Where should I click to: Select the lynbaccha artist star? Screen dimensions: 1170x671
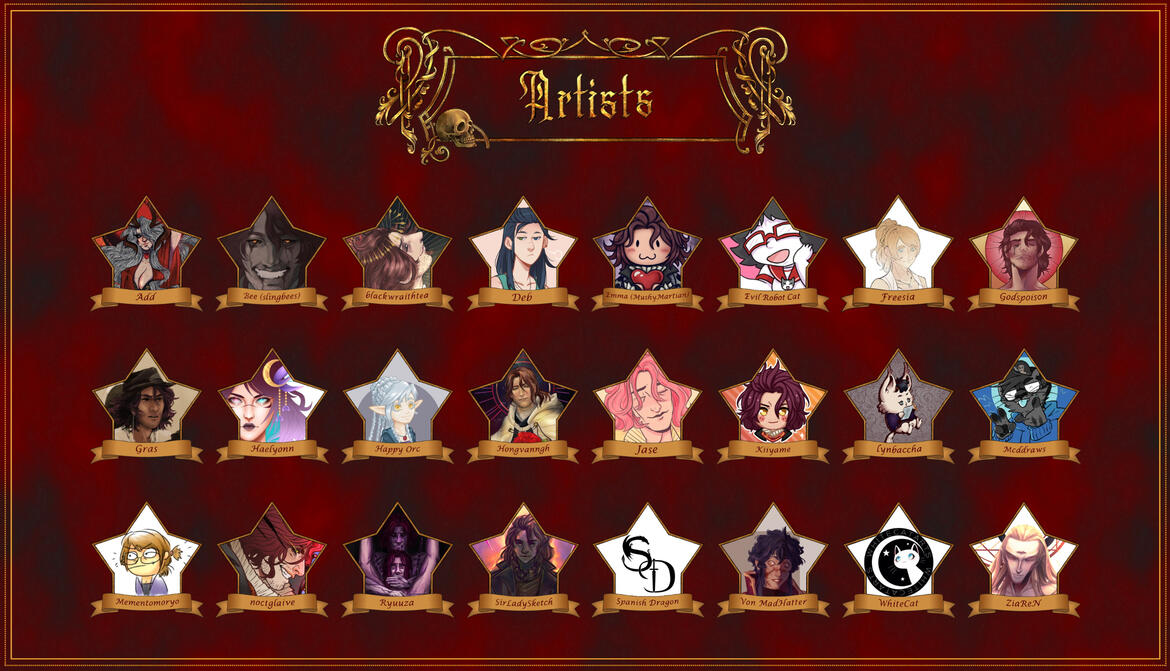[x=898, y=405]
